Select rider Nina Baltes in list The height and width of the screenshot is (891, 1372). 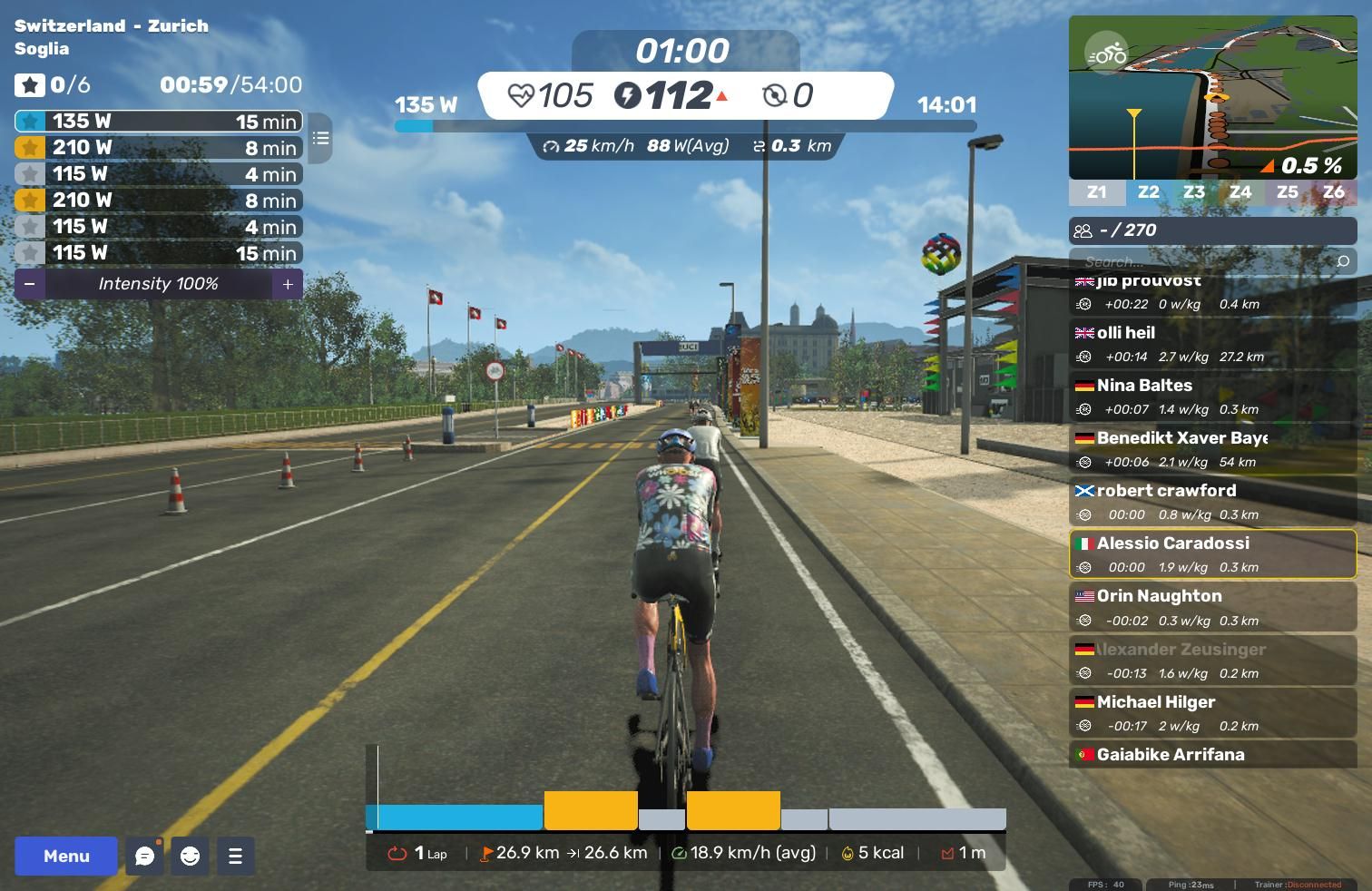1212,397
